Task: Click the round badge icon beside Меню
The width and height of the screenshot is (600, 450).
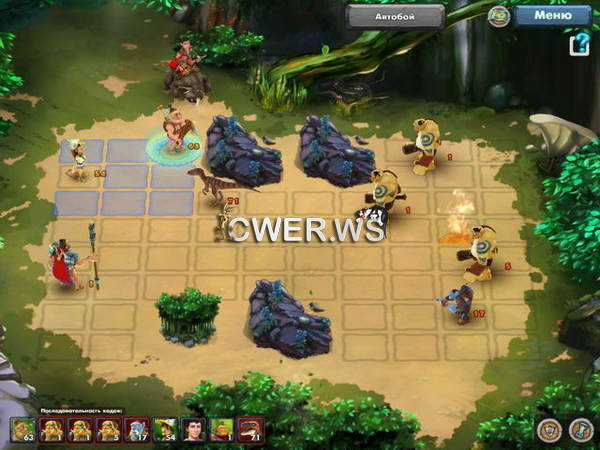Action: tap(499, 16)
